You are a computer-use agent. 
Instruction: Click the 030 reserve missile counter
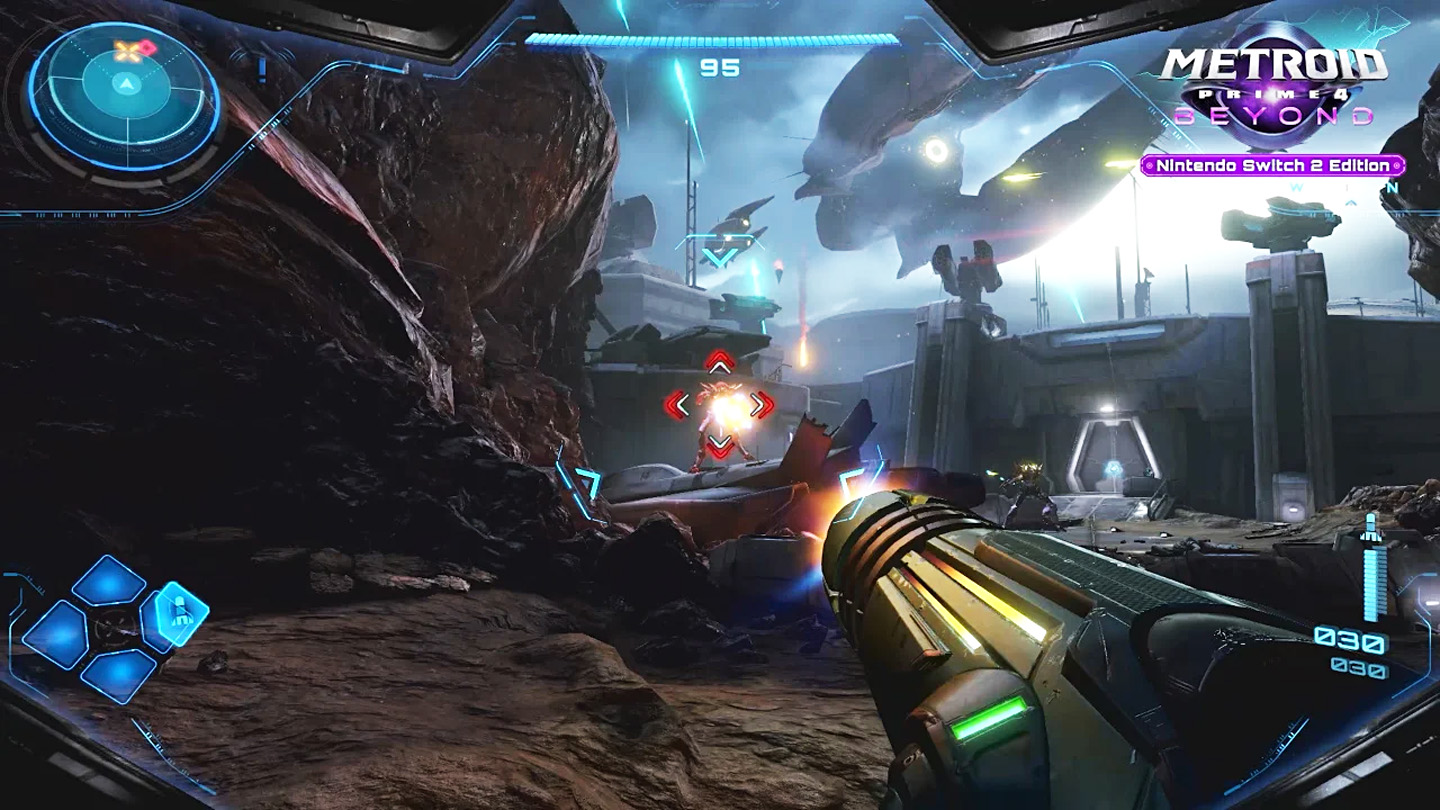1362,666
